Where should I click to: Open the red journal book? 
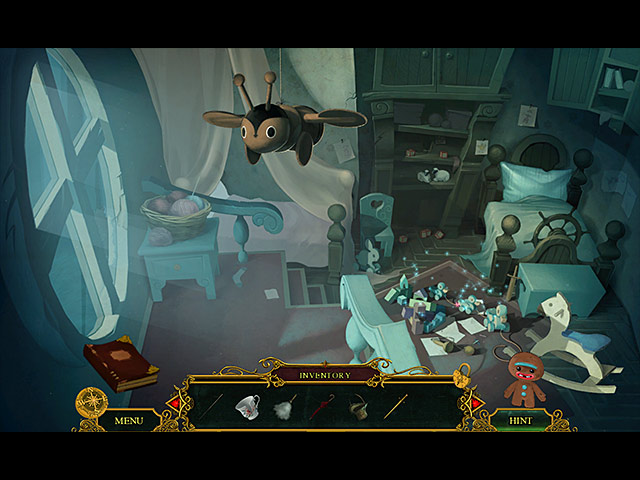point(121,363)
